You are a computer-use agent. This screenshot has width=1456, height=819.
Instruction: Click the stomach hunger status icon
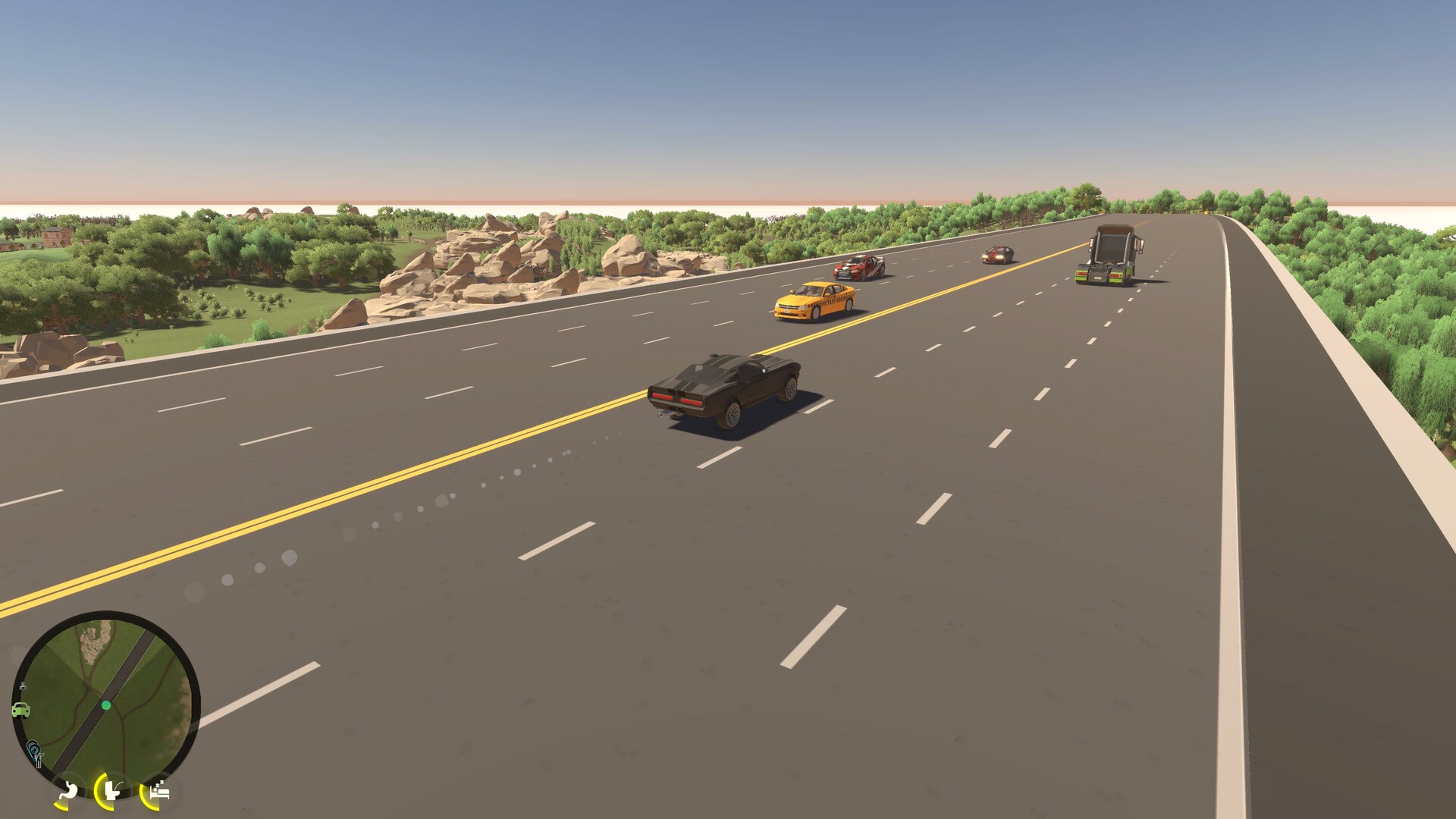[x=67, y=790]
